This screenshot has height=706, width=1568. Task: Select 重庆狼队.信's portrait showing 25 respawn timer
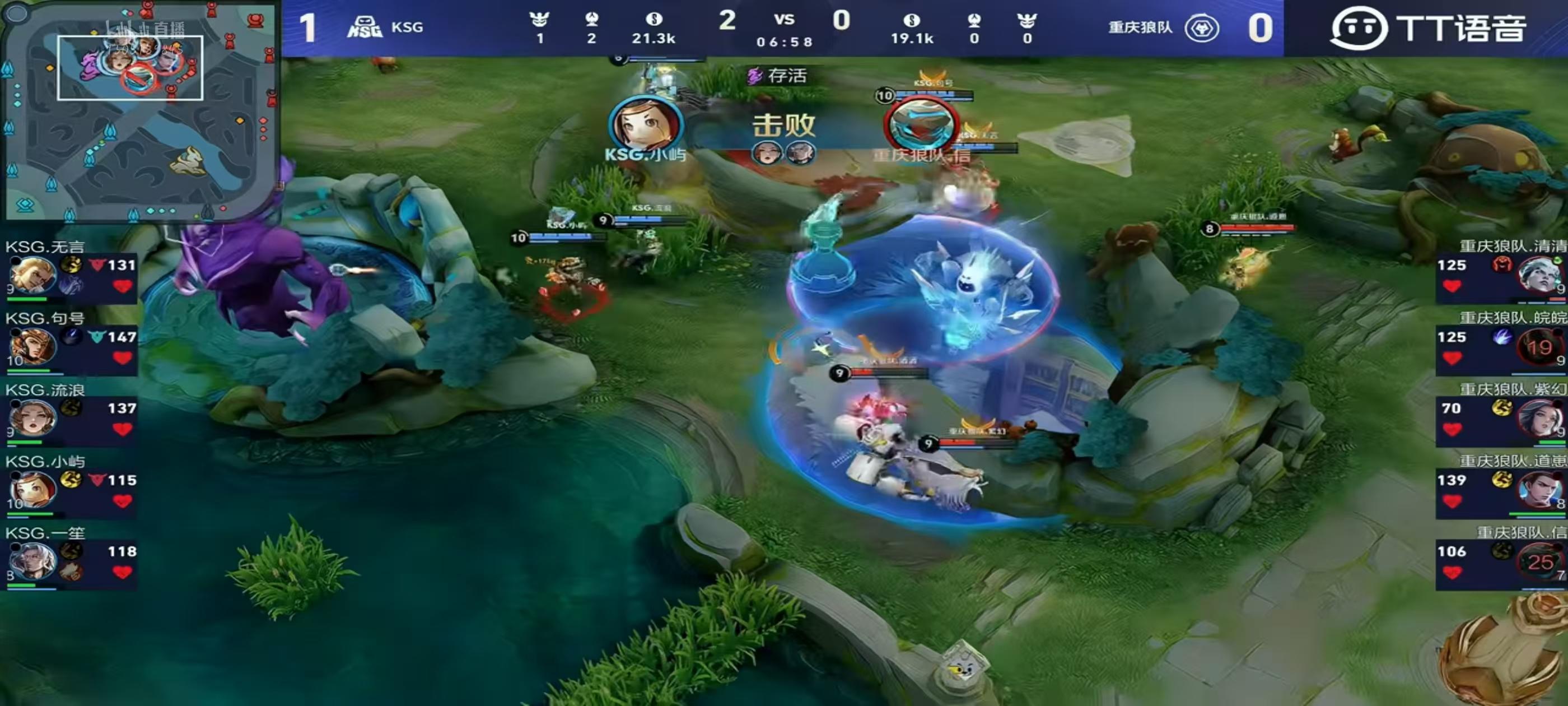pos(1538,561)
